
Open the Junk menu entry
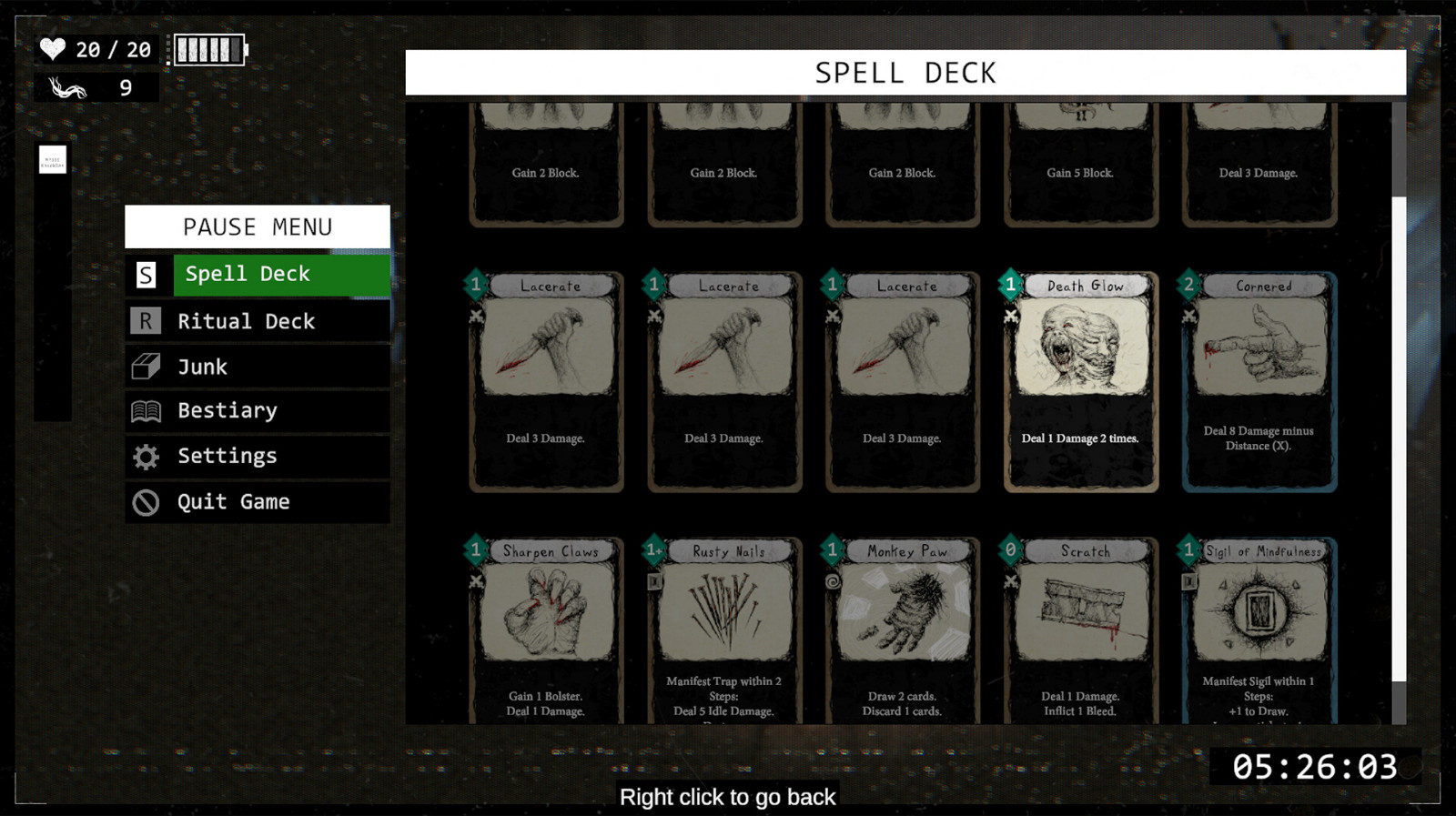(x=258, y=367)
